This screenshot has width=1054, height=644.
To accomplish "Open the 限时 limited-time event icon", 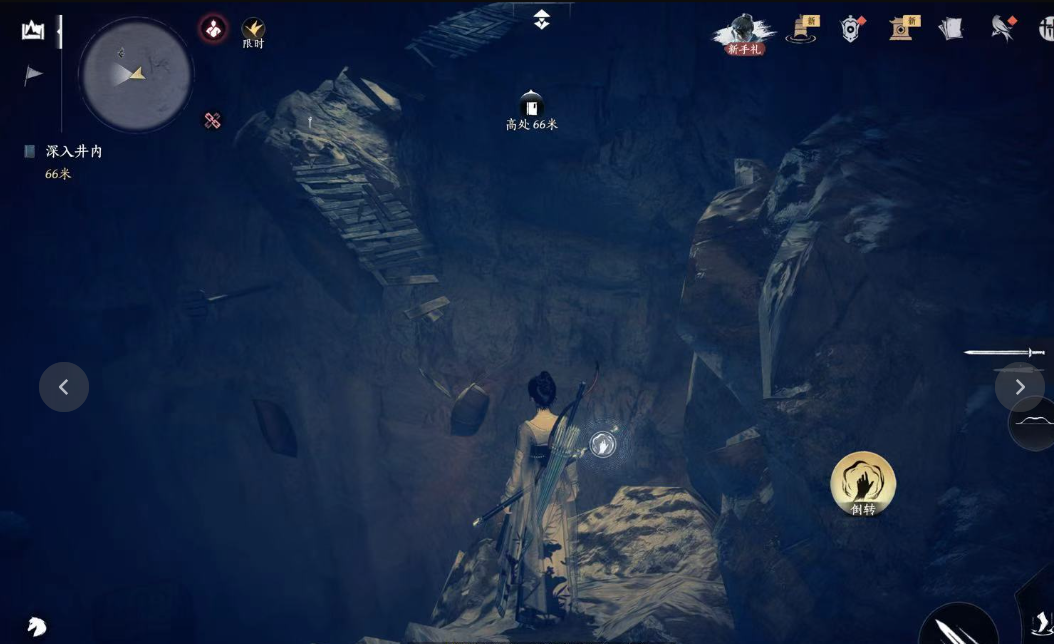I will pyautogui.click(x=253, y=31).
